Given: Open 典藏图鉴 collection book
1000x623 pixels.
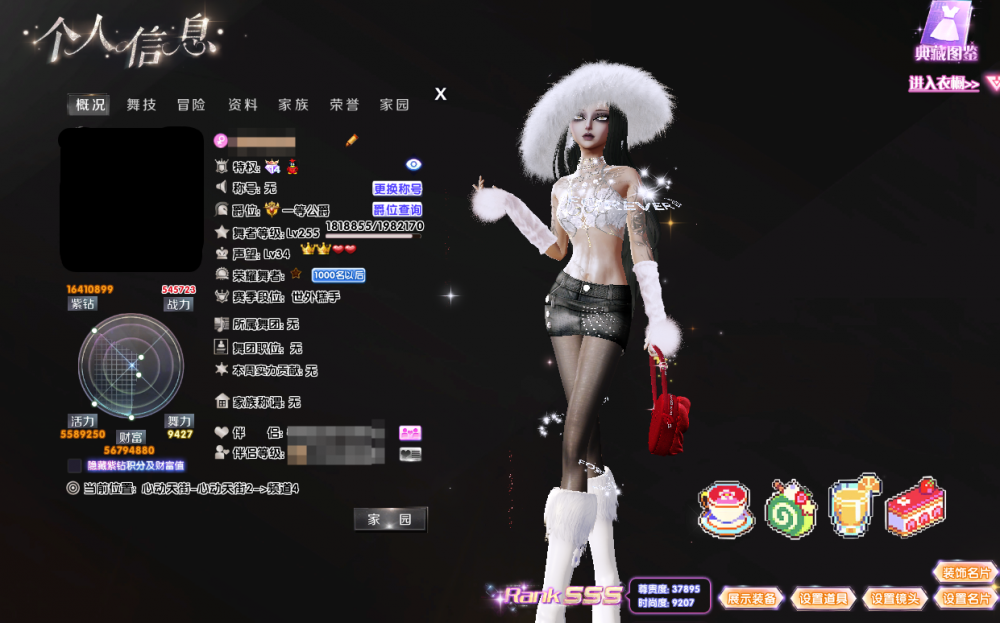Looking at the screenshot, I should pyautogui.click(x=945, y=34).
